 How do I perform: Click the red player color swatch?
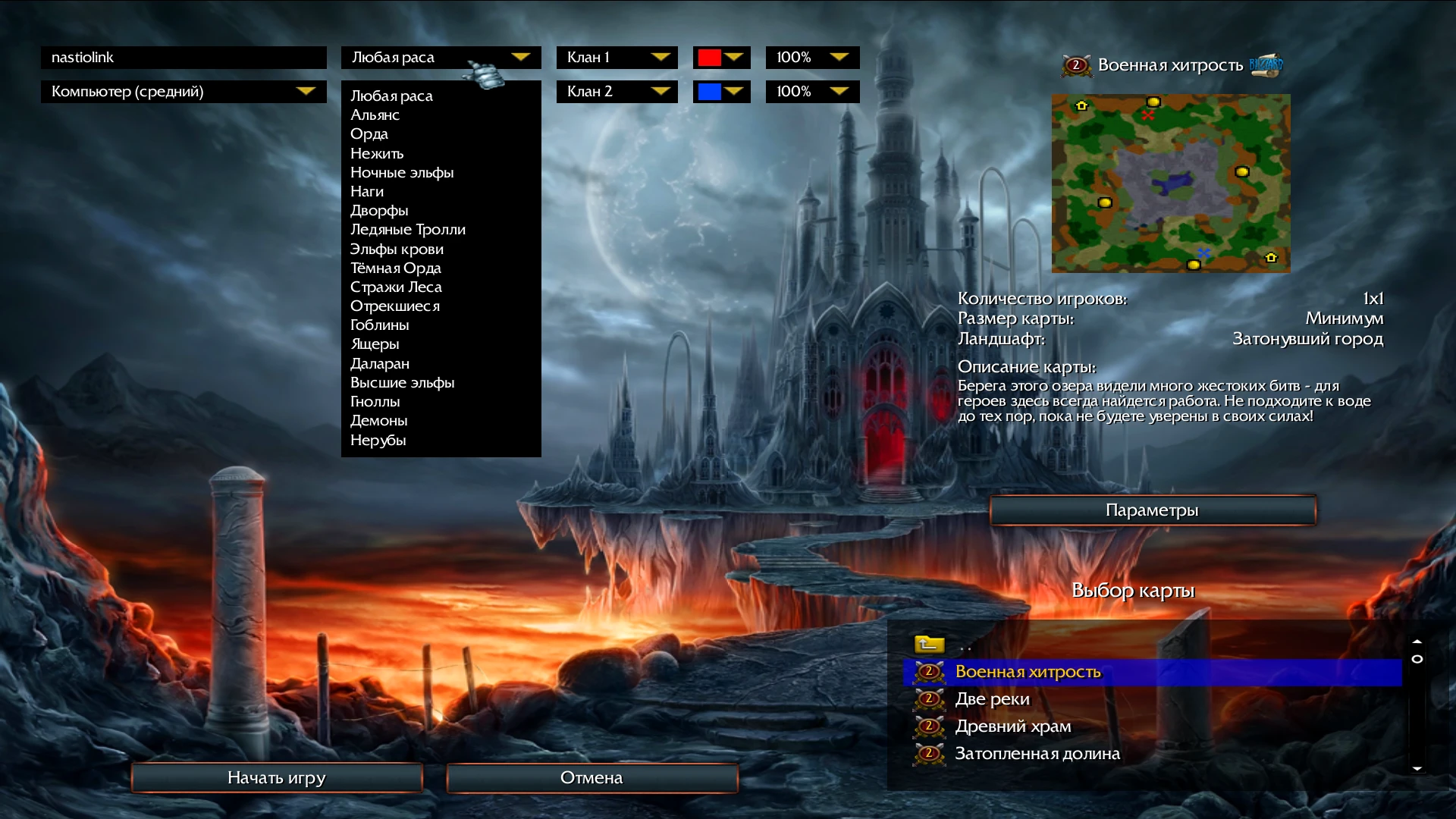[x=711, y=57]
